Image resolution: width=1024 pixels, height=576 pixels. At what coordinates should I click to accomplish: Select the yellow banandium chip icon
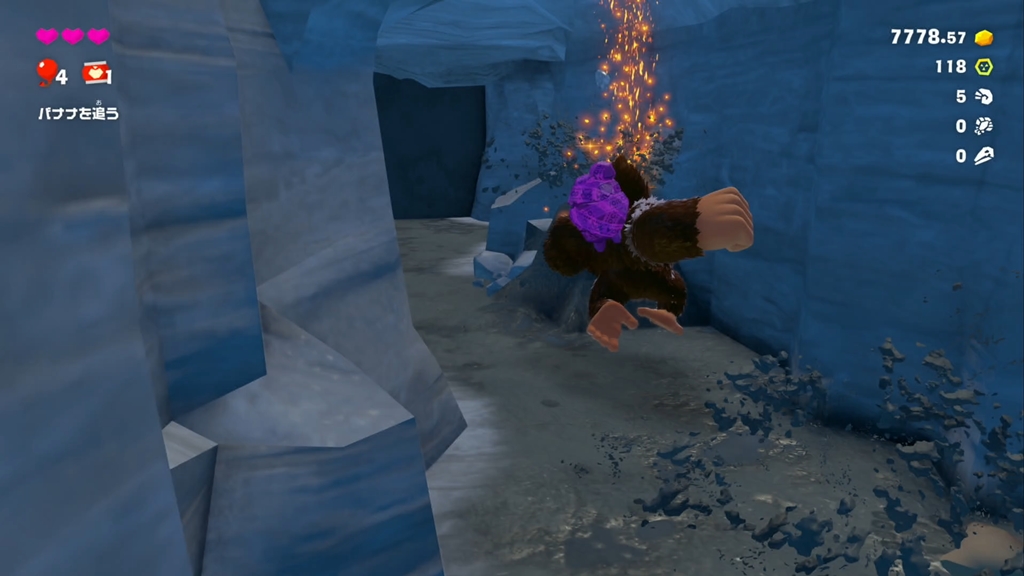[984, 67]
